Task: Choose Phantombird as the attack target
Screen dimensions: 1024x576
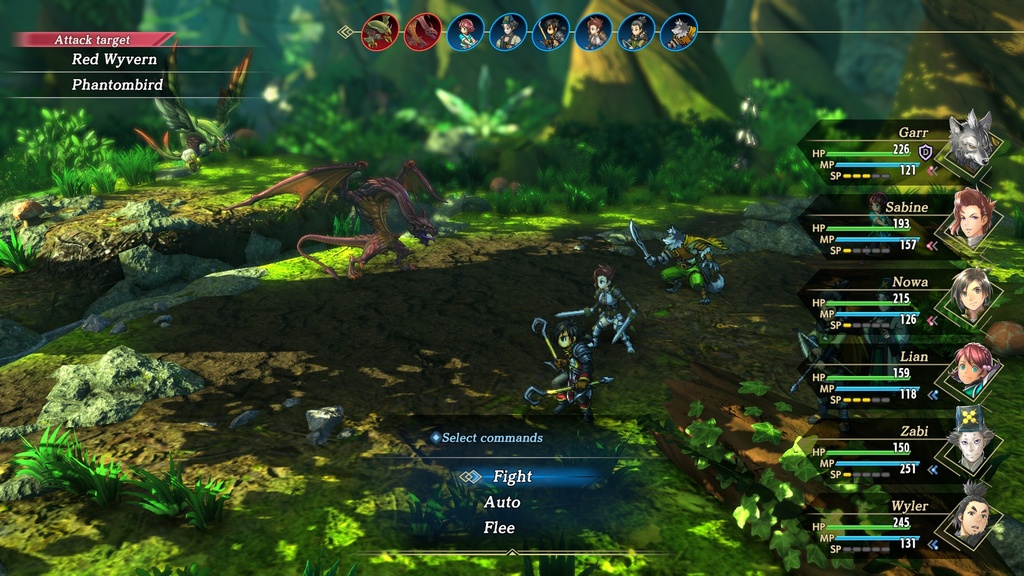Action: pyautogui.click(x=116, y=86)
